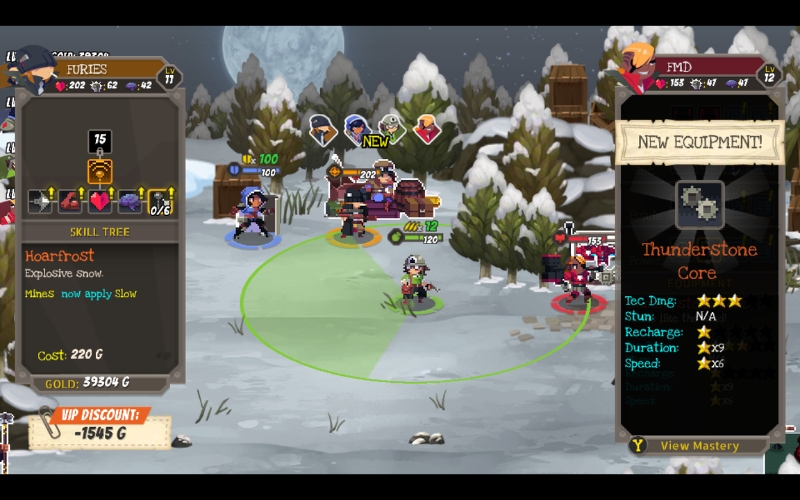Open the View Mastery panel
The height and width of the screenshot is (500, 800).
pos(699,446)
